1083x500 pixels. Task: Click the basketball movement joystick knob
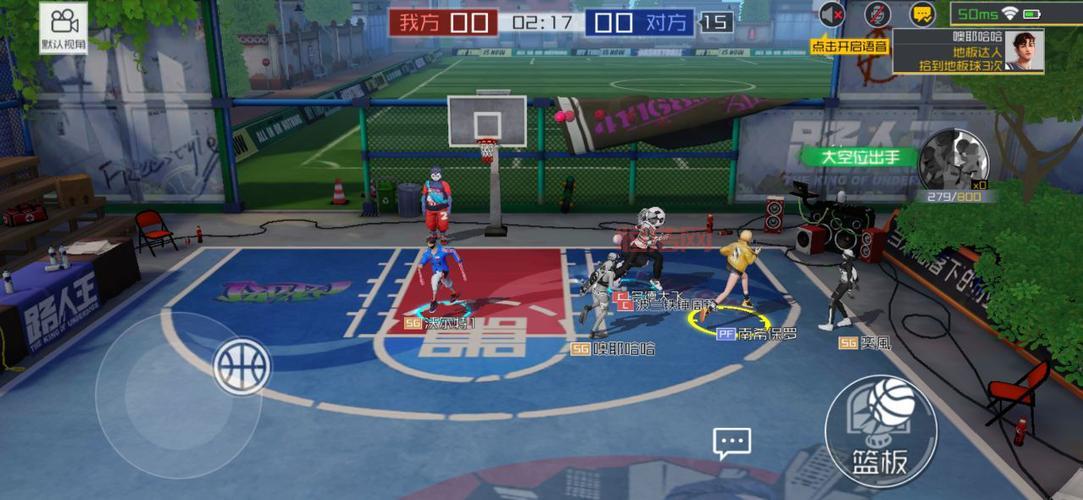(242, 366)
